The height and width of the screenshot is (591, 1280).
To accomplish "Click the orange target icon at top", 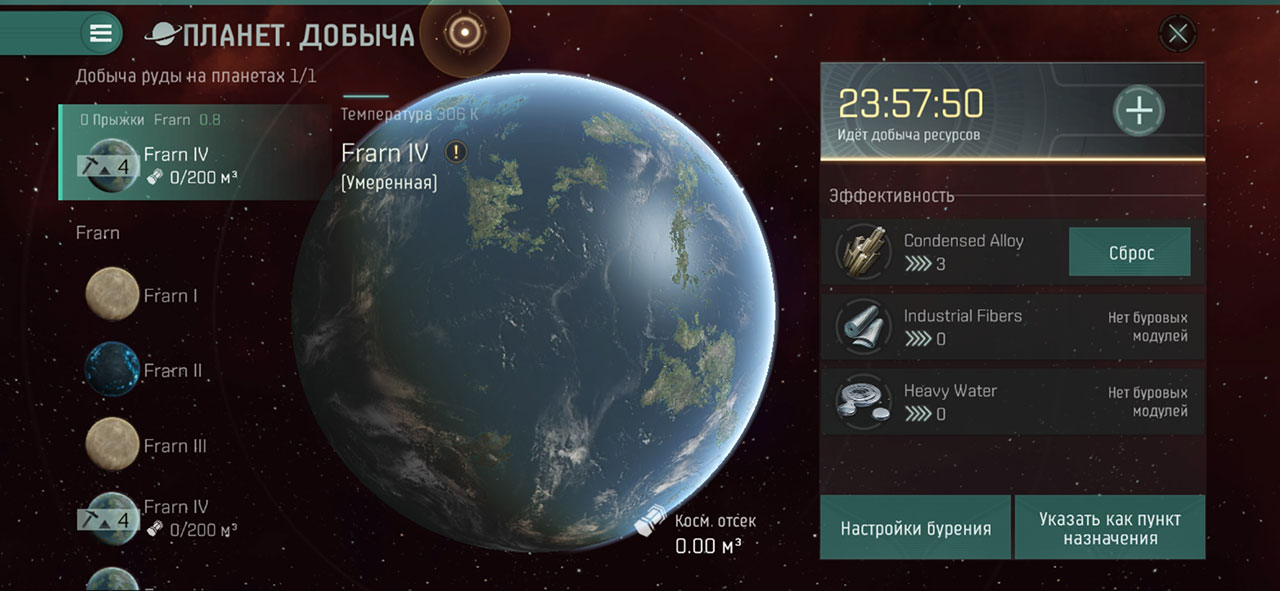I will click(x=464, y=33).
